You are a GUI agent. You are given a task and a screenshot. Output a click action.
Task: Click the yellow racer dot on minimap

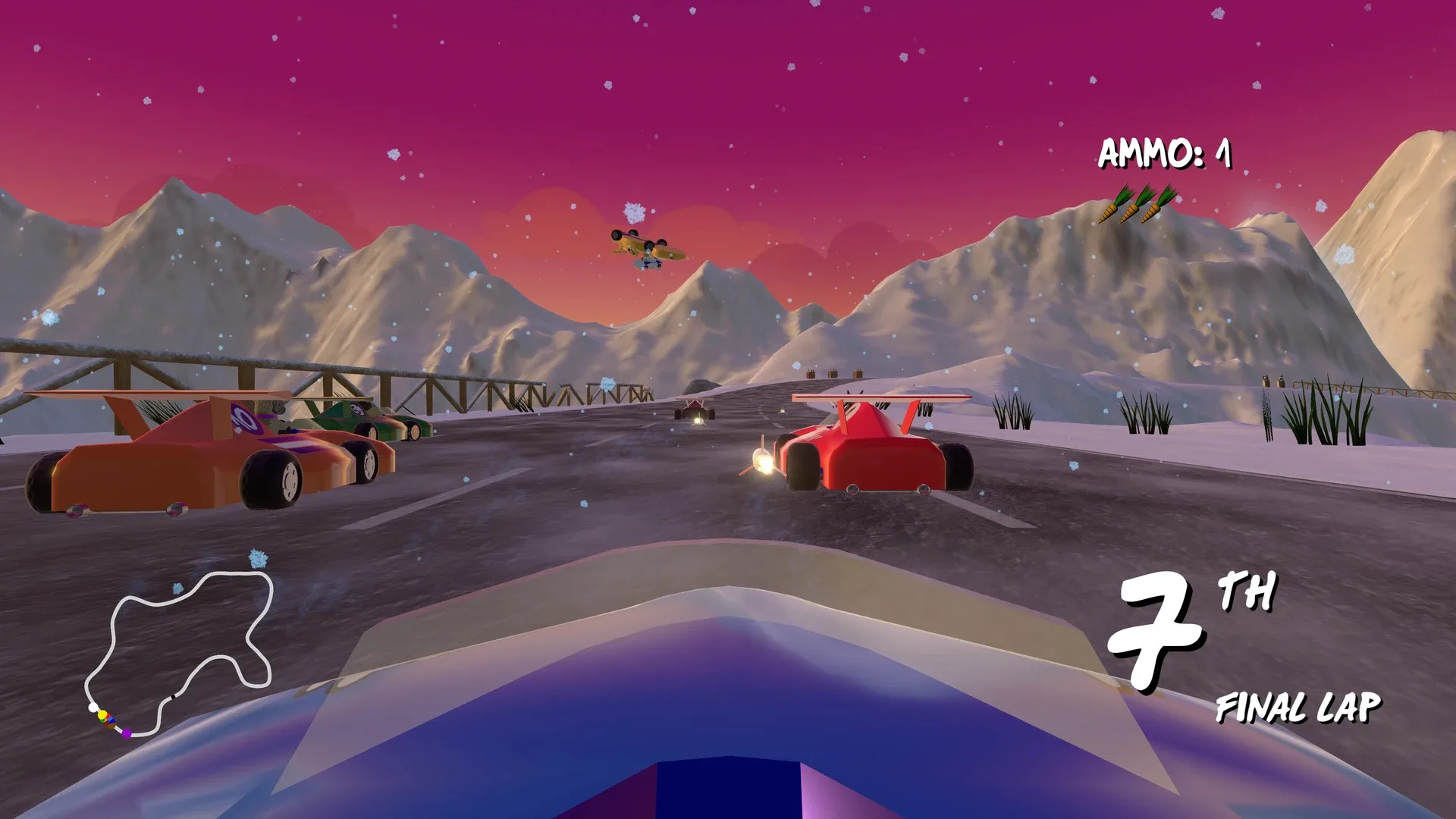(102, 714)
